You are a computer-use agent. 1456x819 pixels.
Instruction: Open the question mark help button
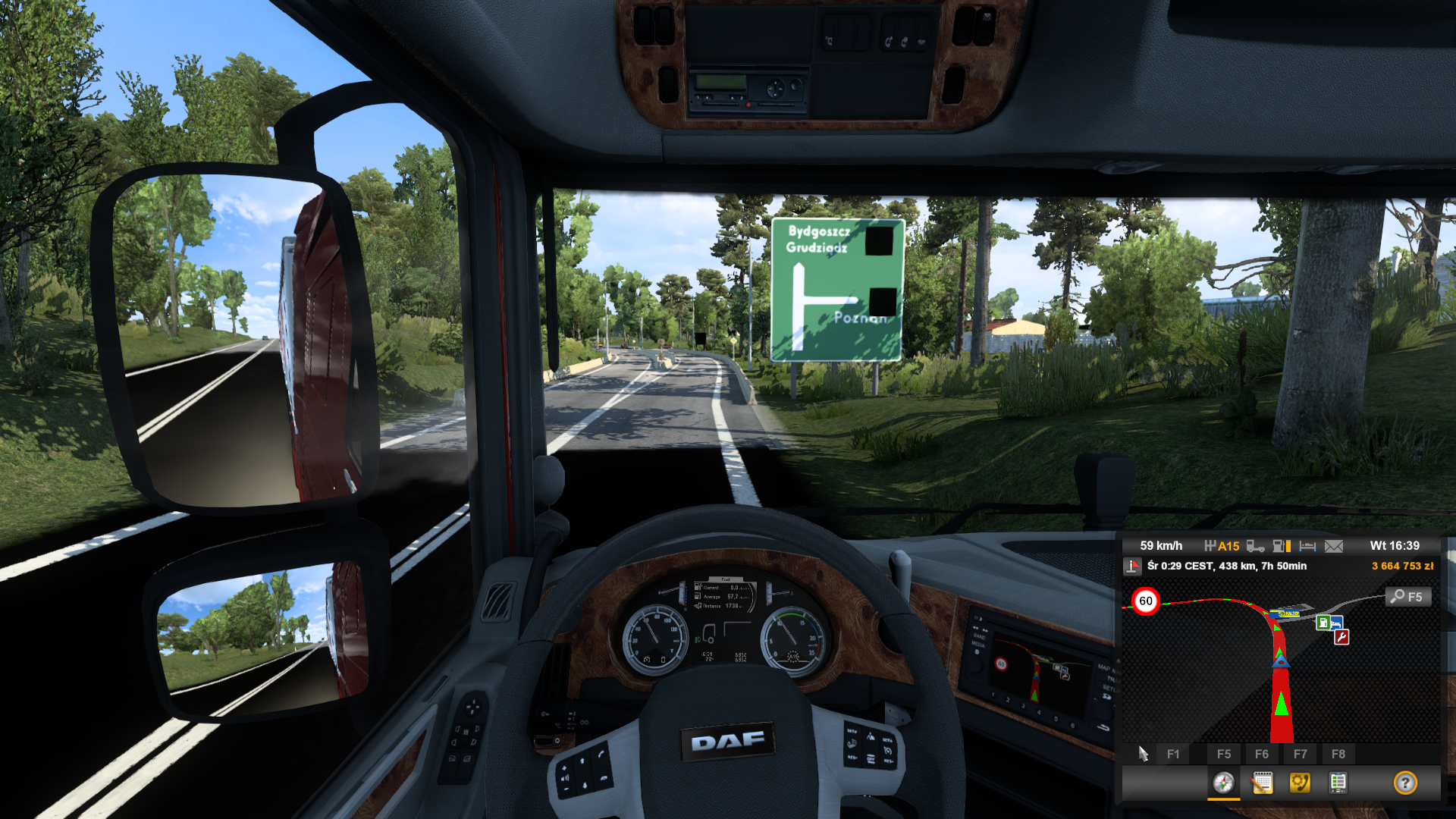tap(1405, 783)
